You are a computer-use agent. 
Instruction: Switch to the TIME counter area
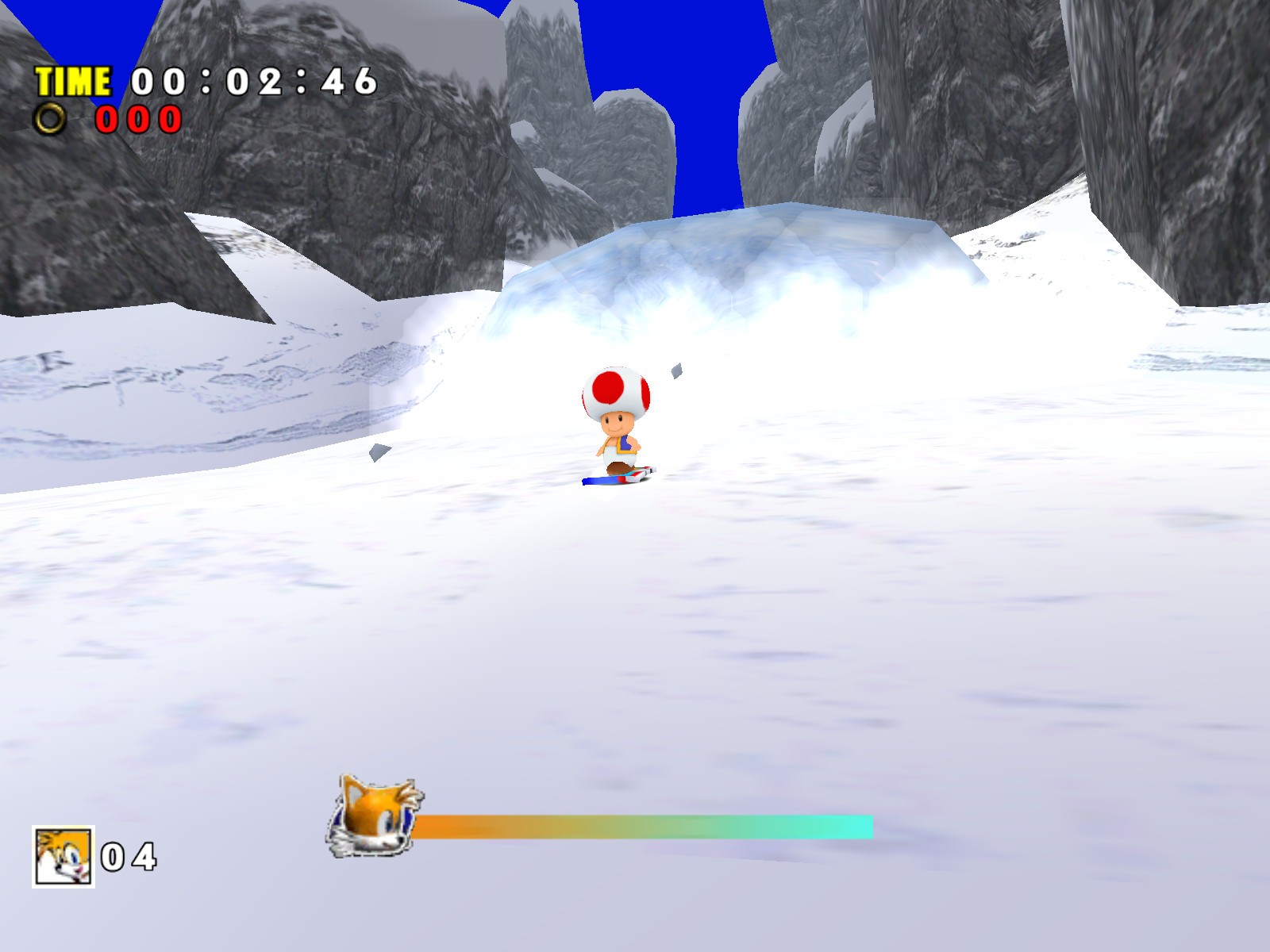(x=198, y=79)
